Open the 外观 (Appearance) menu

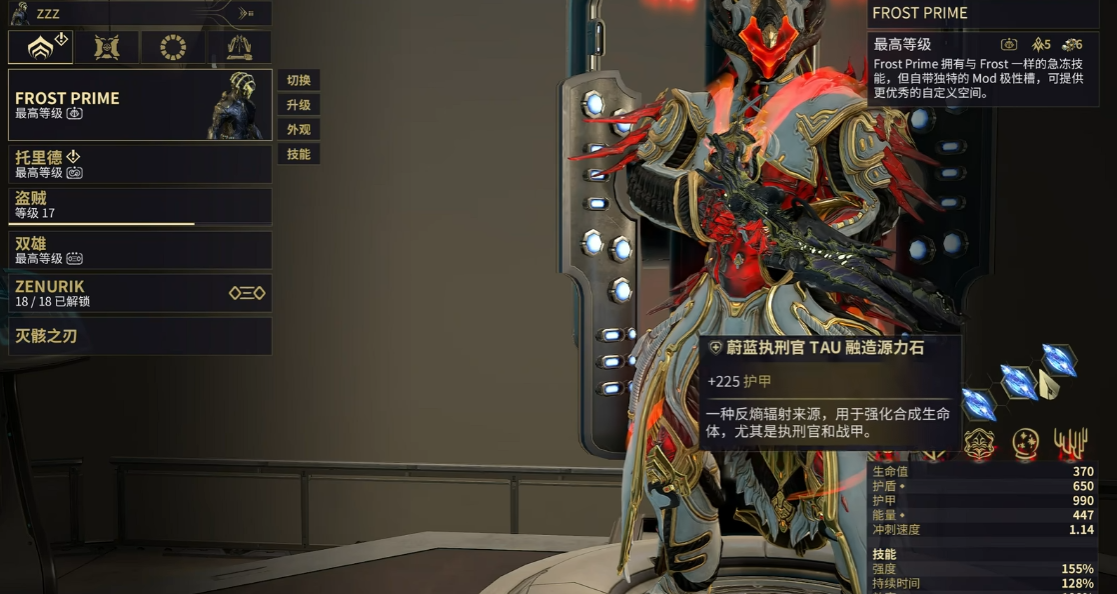point(298,129)
